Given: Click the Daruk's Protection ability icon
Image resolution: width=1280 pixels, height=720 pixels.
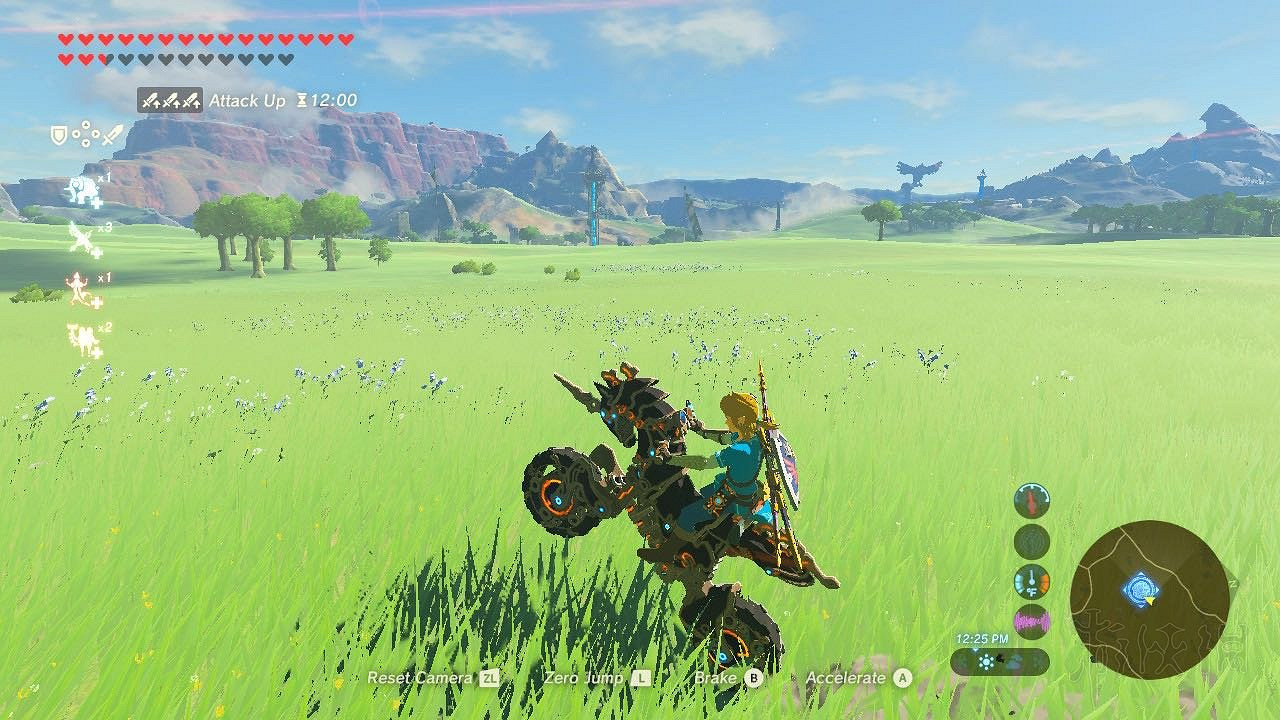Looking at the screenshot, I should coord(78,288).
